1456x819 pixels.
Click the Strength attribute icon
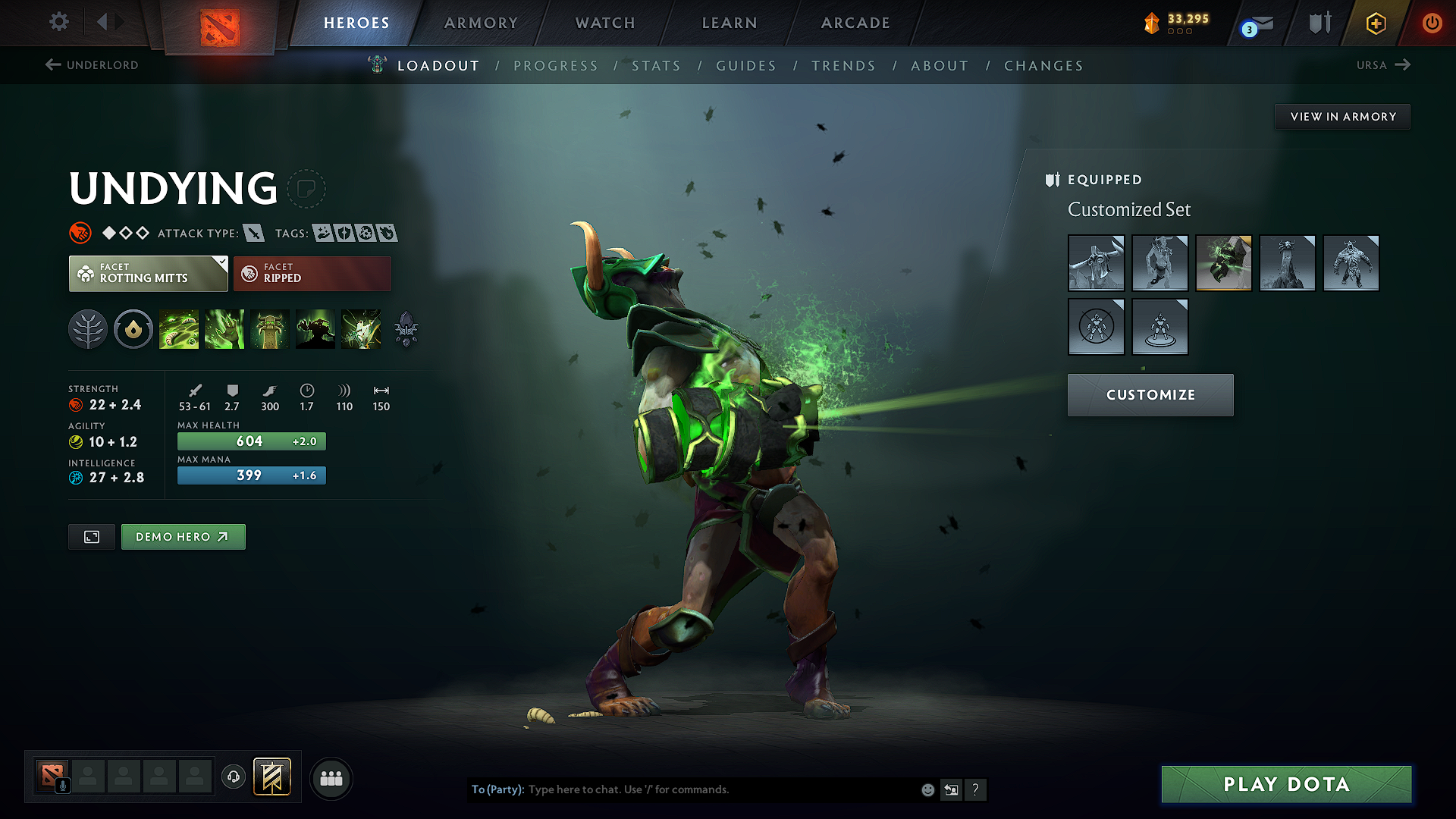[74, 404]
